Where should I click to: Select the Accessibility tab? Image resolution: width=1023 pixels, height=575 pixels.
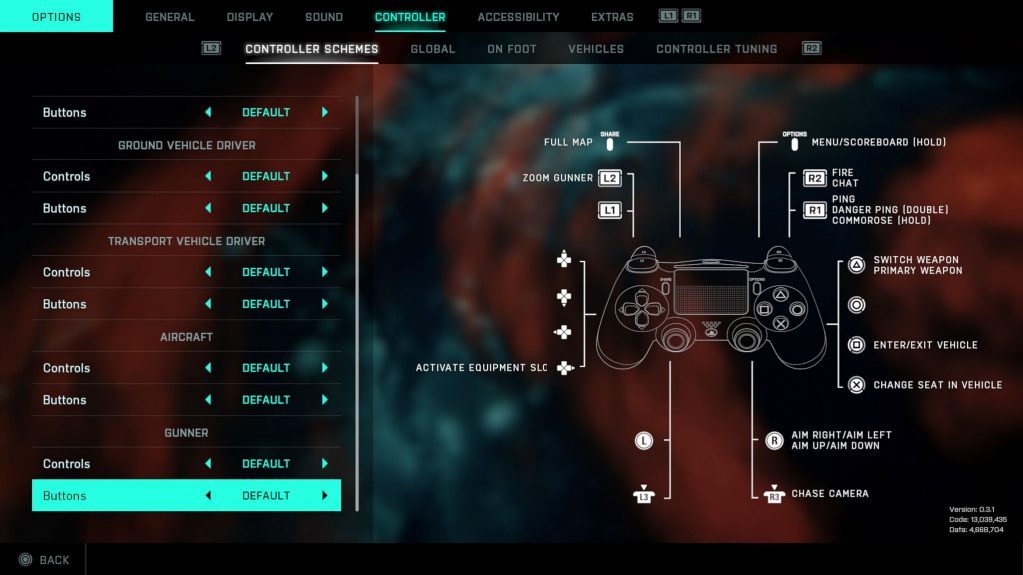[518, 17]
